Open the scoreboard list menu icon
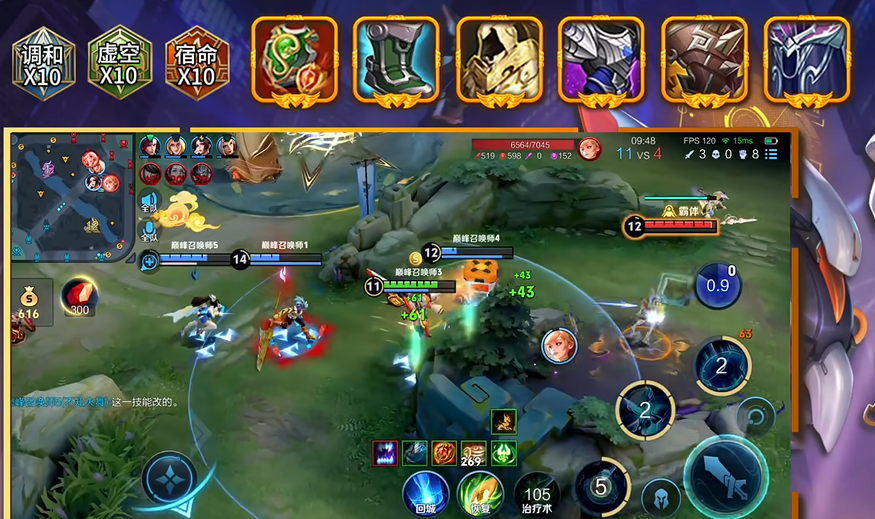 (771, 154)
